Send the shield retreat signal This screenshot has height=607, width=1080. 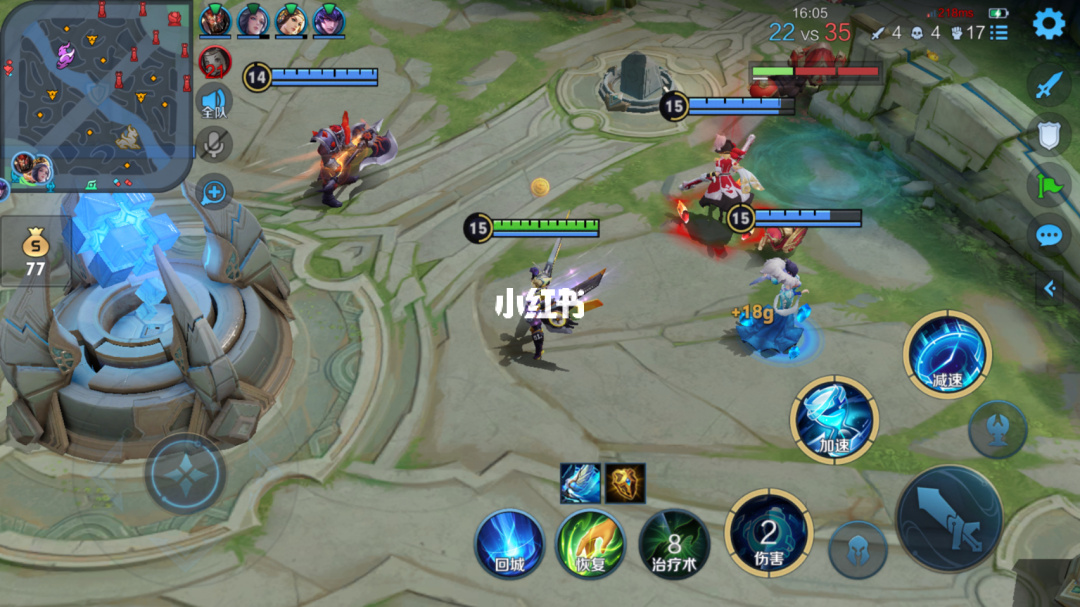click(1048, 134)
